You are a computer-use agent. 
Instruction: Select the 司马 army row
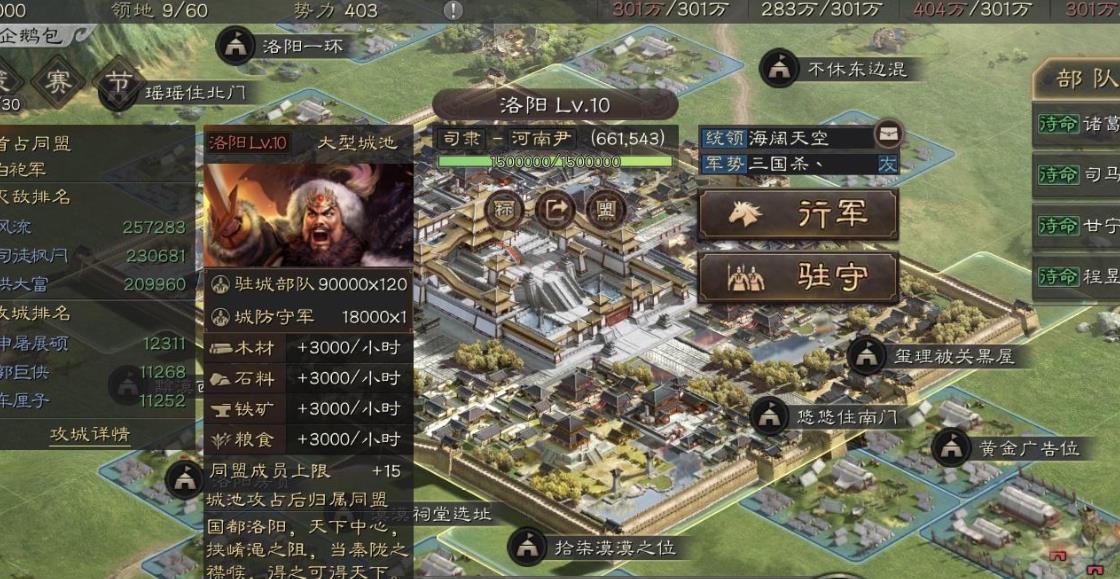1078,174
